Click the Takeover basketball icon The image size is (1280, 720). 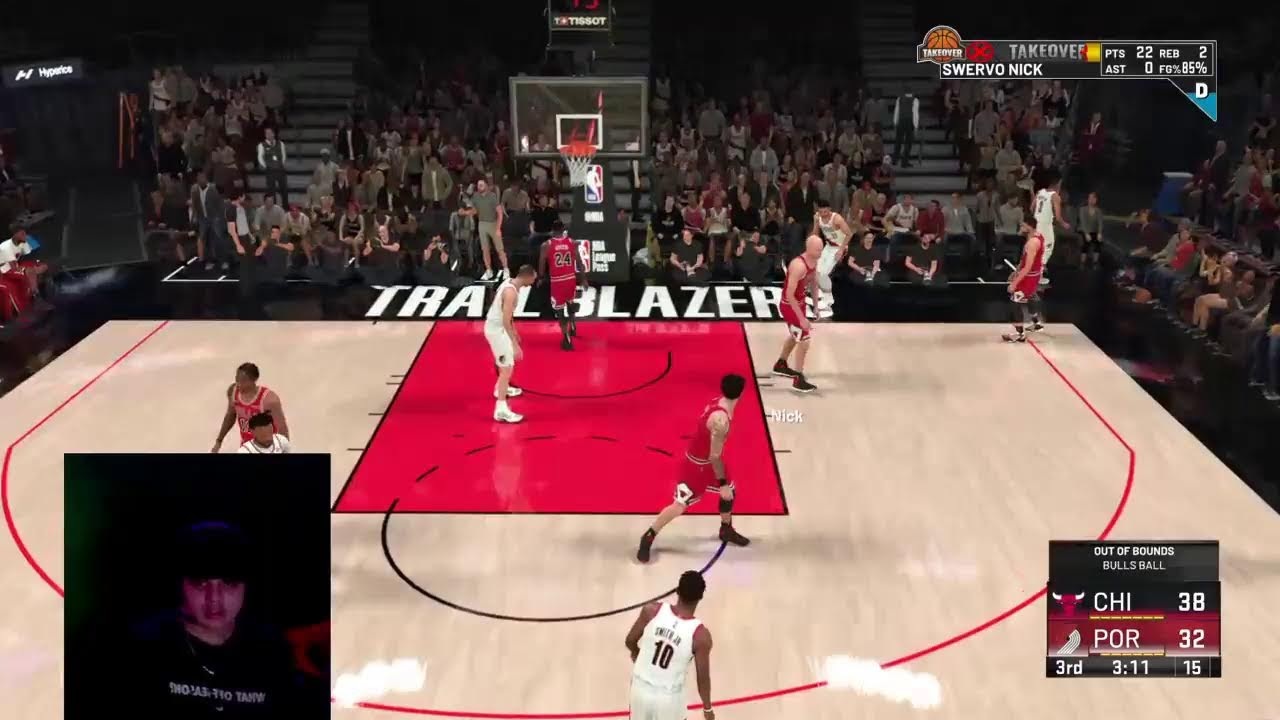[x=940, y=43]
